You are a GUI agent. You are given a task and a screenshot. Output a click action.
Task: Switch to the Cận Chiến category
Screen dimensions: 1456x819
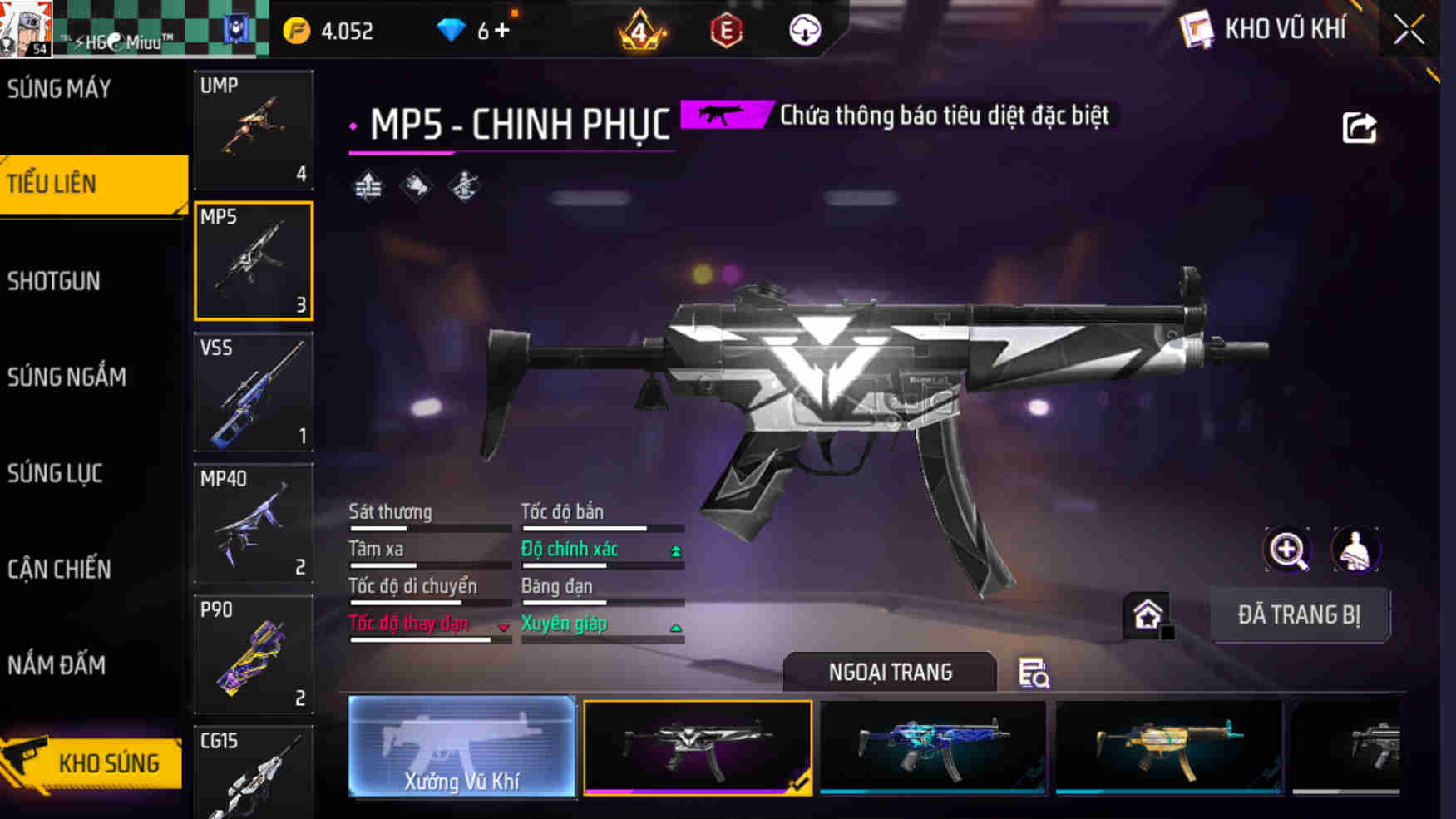[60, 570]
